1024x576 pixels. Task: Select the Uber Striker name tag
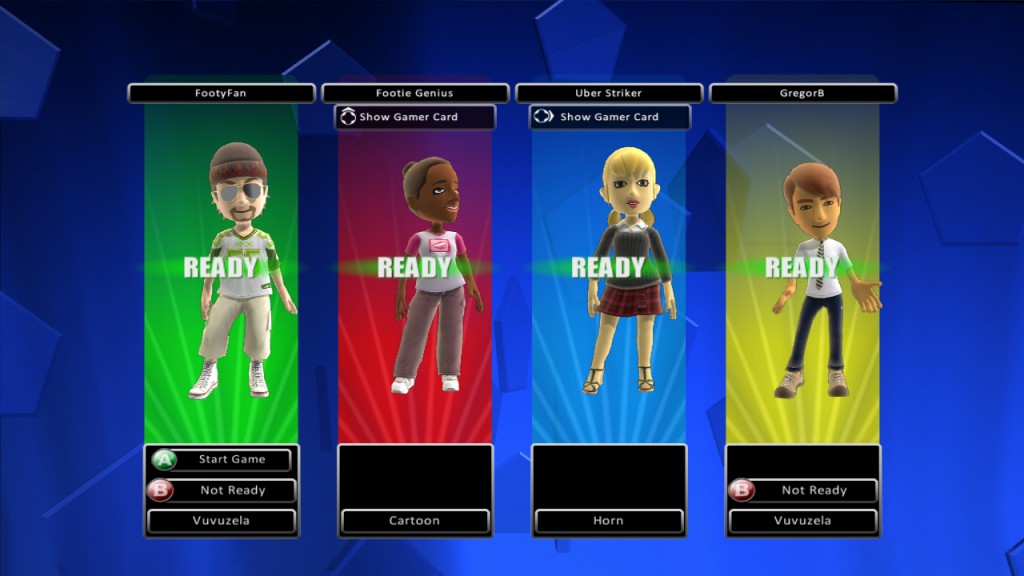coord(609,93)
